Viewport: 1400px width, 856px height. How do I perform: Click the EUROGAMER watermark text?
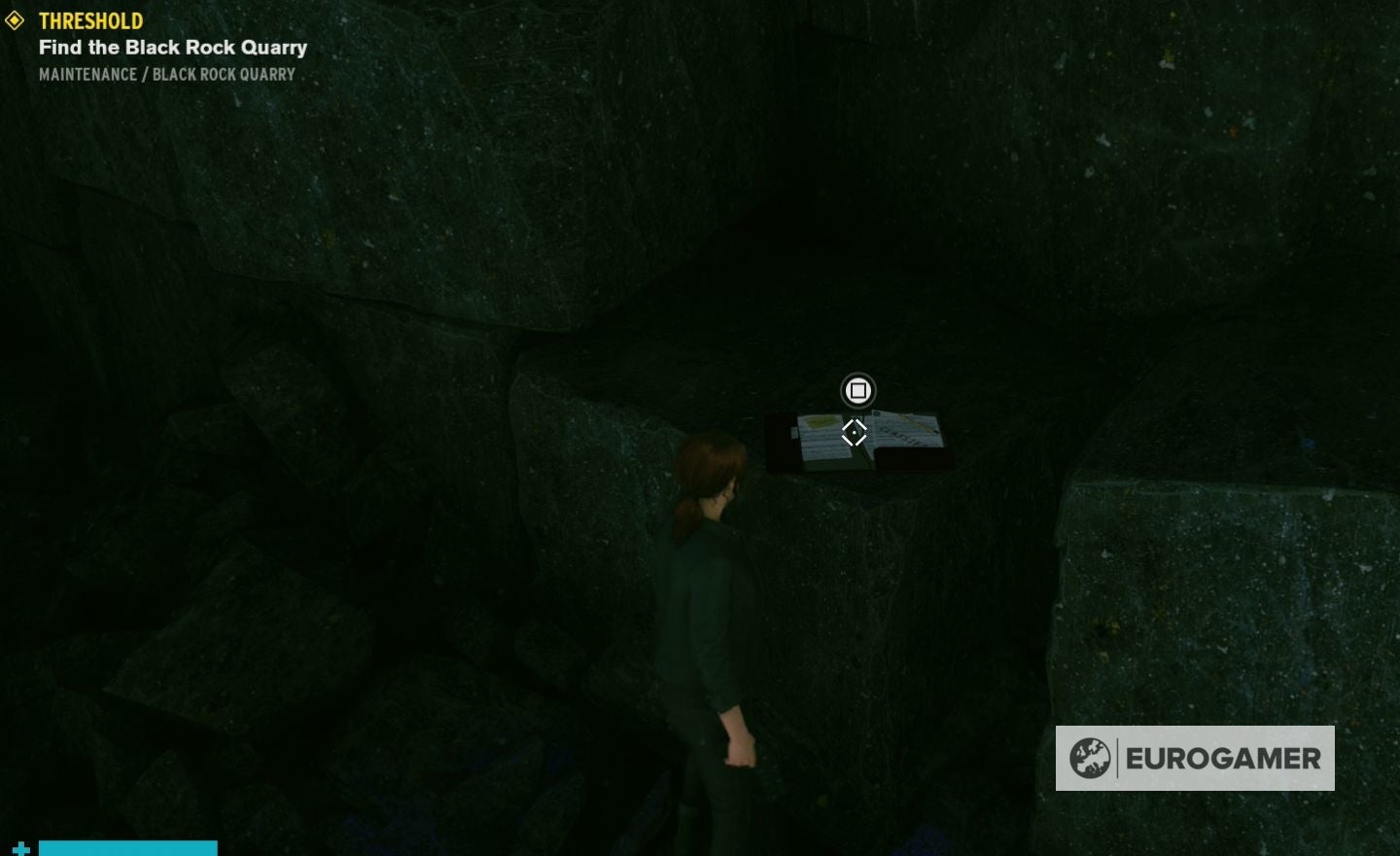pos(1225,758)
